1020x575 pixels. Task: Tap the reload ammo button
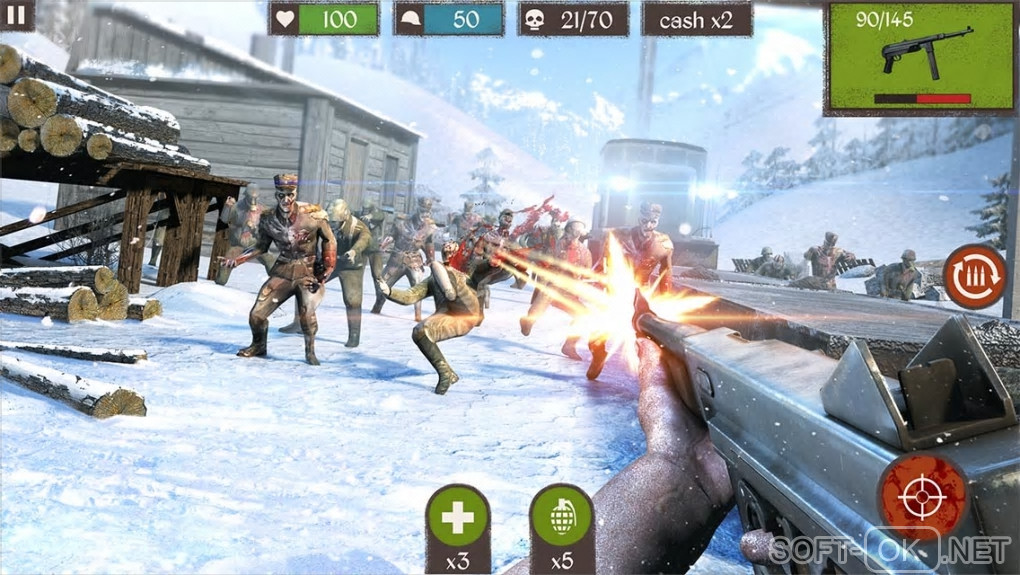pos(973,276)
